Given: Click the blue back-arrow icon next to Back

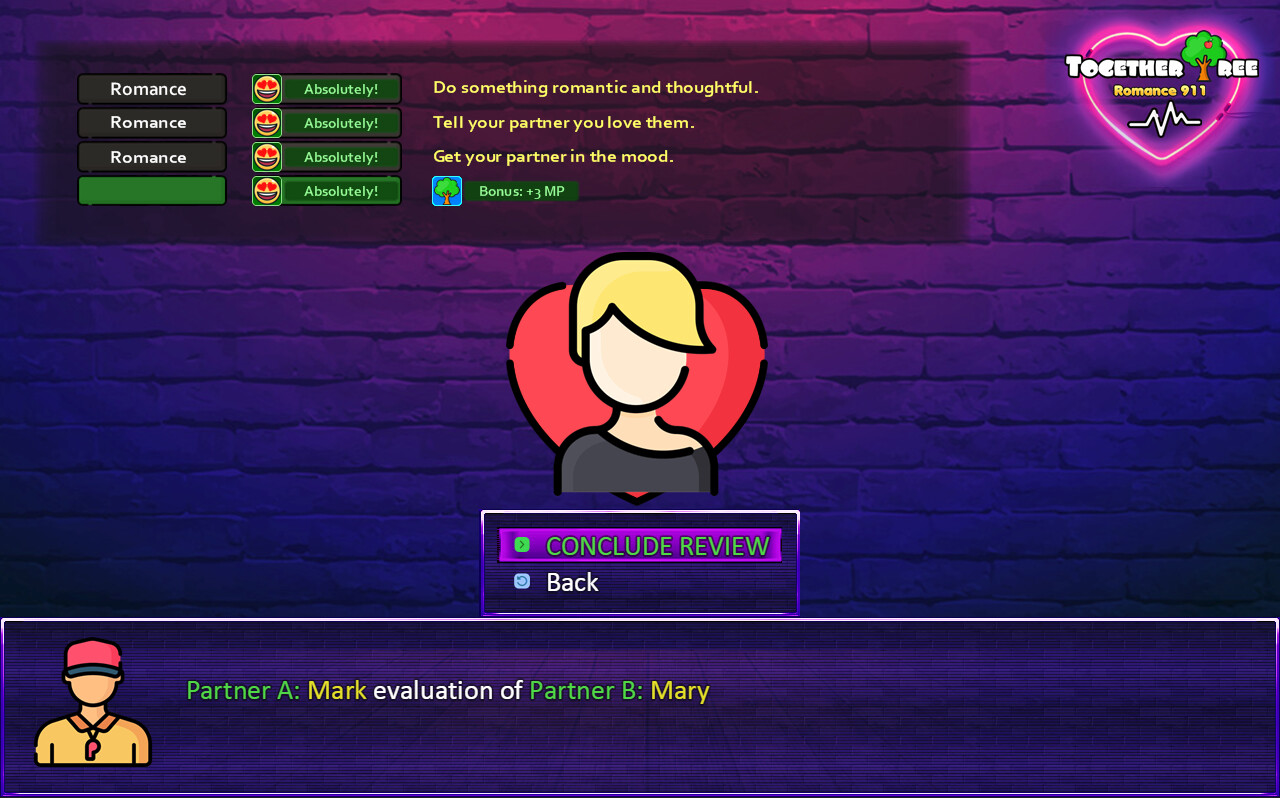Looking at the screenshot, I should pyautogui.click(x=521, y=580).
